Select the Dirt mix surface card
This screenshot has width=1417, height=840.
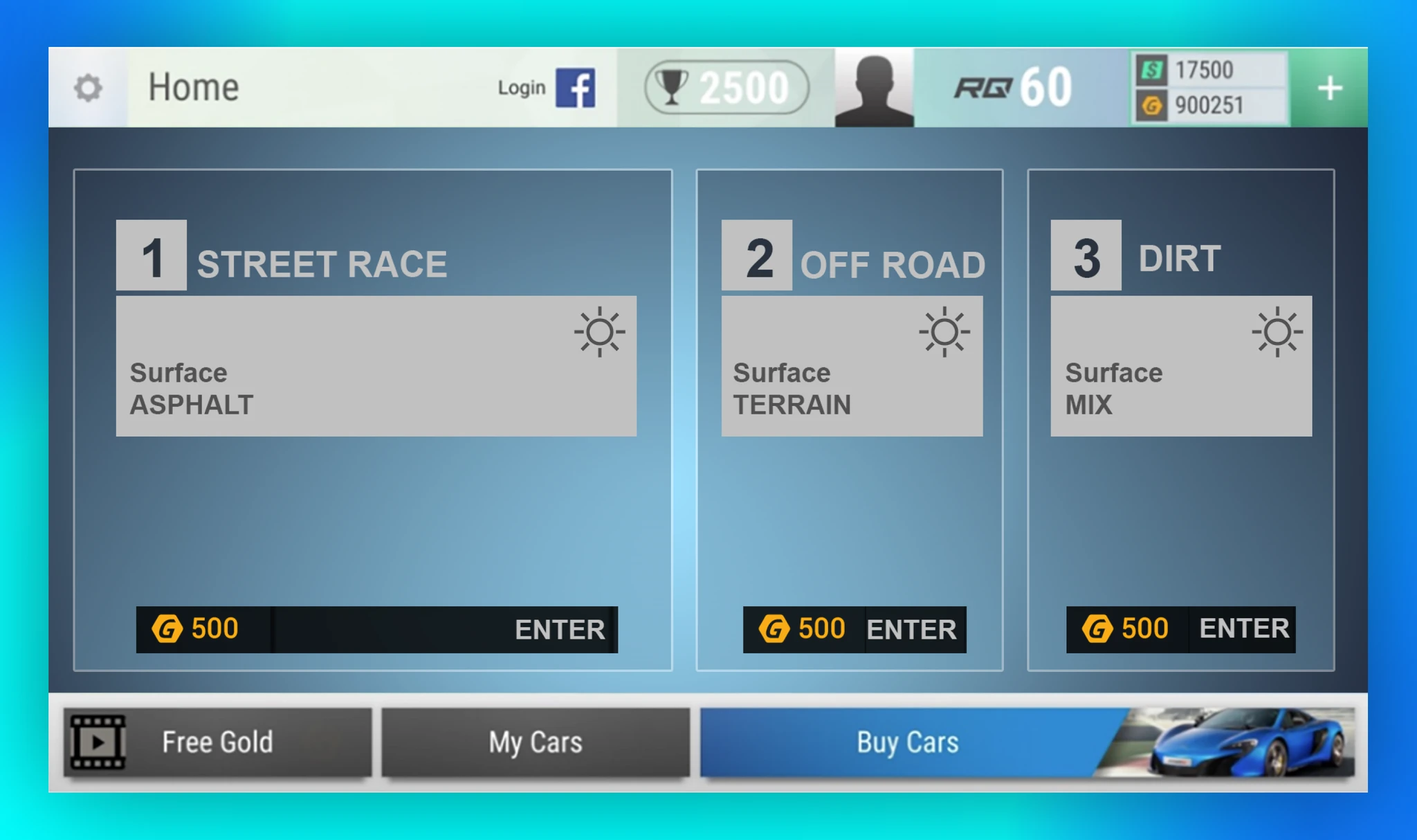click(1180, 366)
